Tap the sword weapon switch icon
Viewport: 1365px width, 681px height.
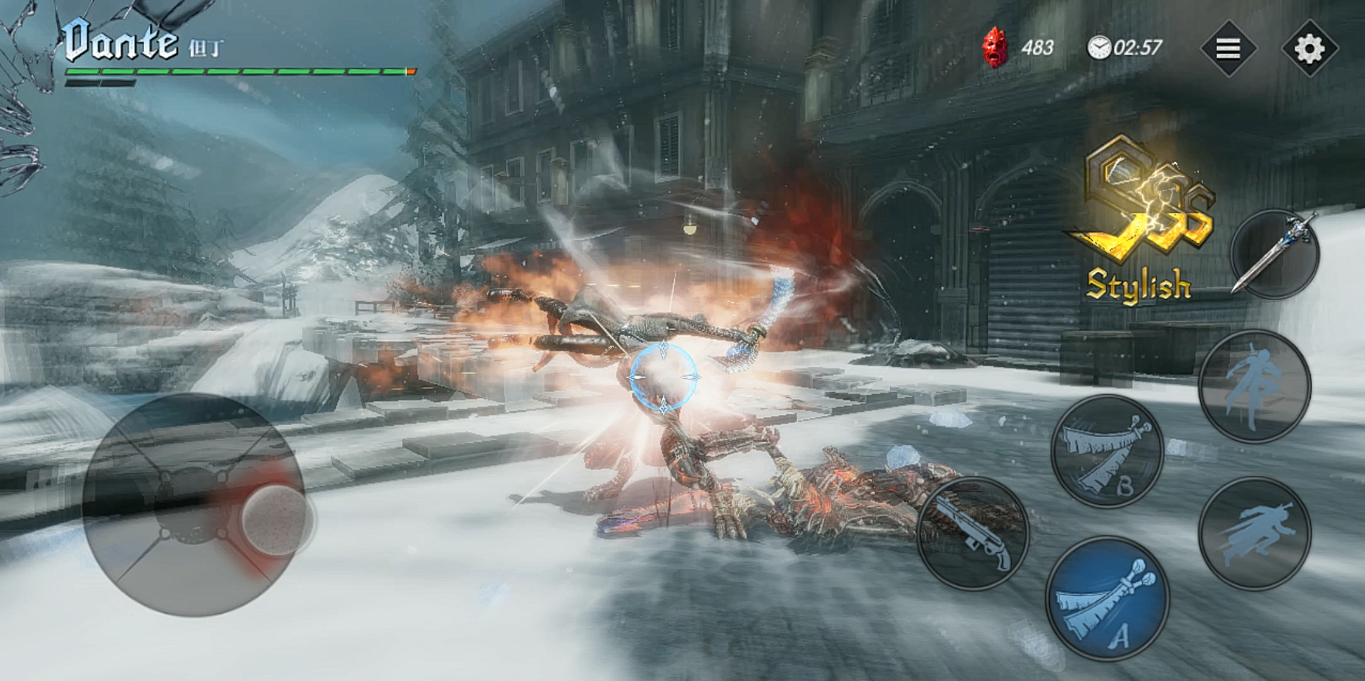tap(1274, 254)
